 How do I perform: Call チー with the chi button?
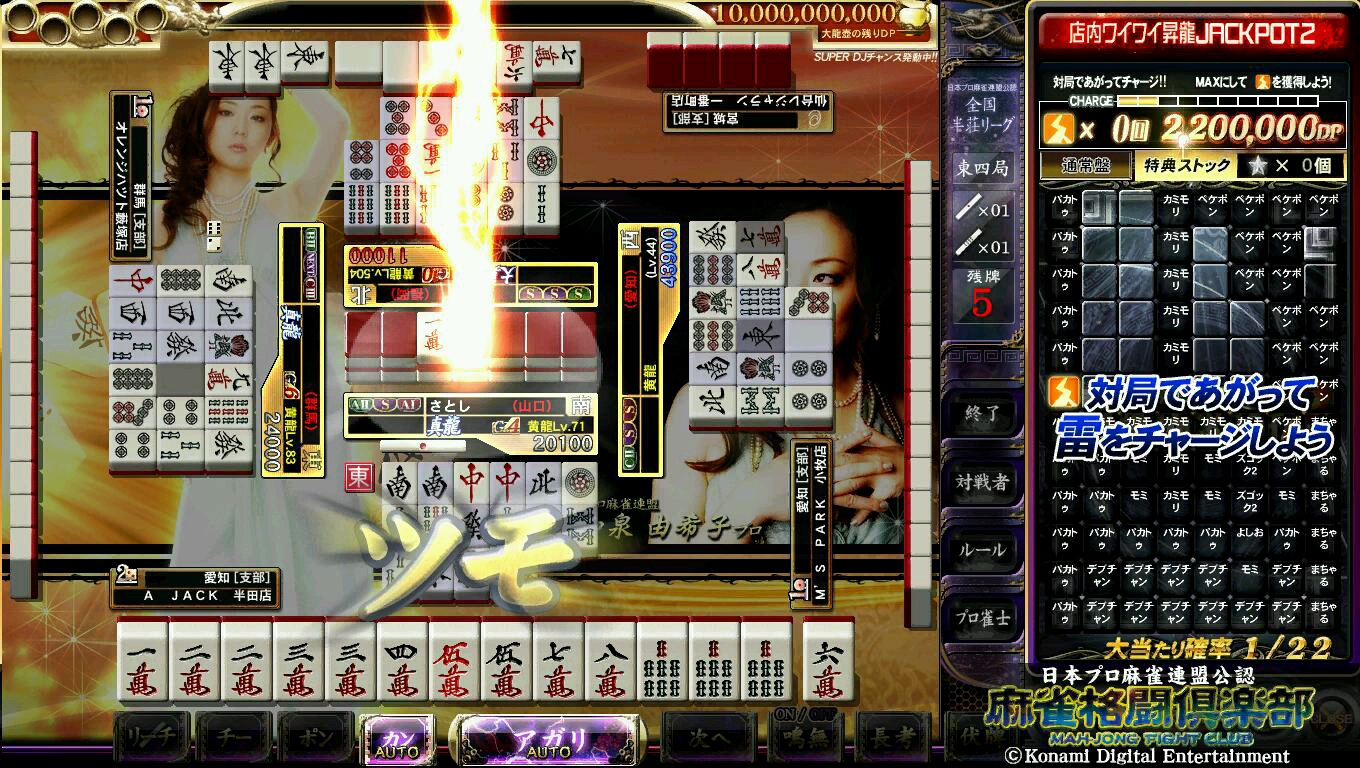235,740
